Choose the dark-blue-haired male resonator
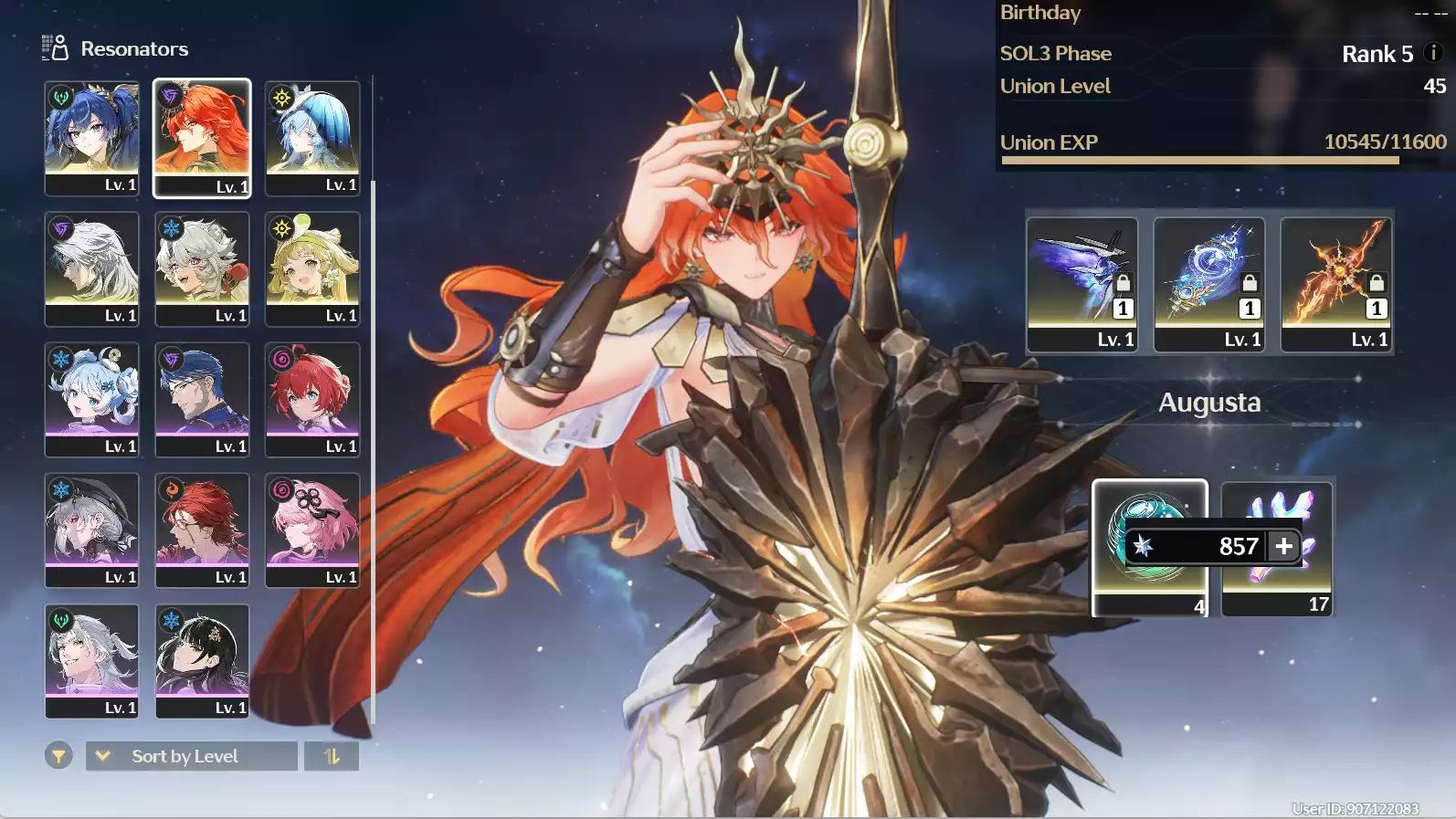This screenshot has height=819, width=1456. pos(202,399)
